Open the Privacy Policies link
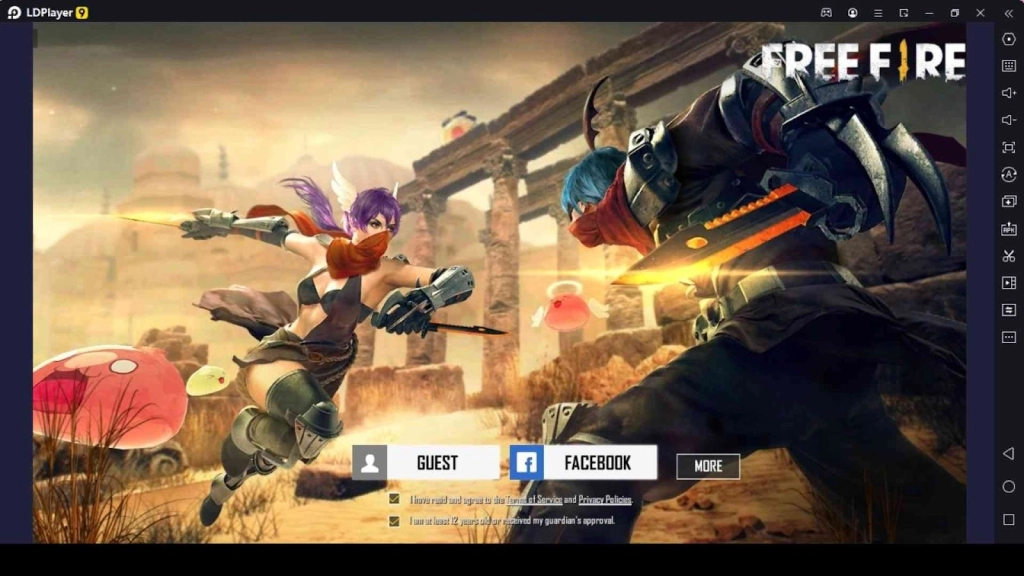This screenshot has height=576, width=1024. pyautogui.click(x=605, y=499)
